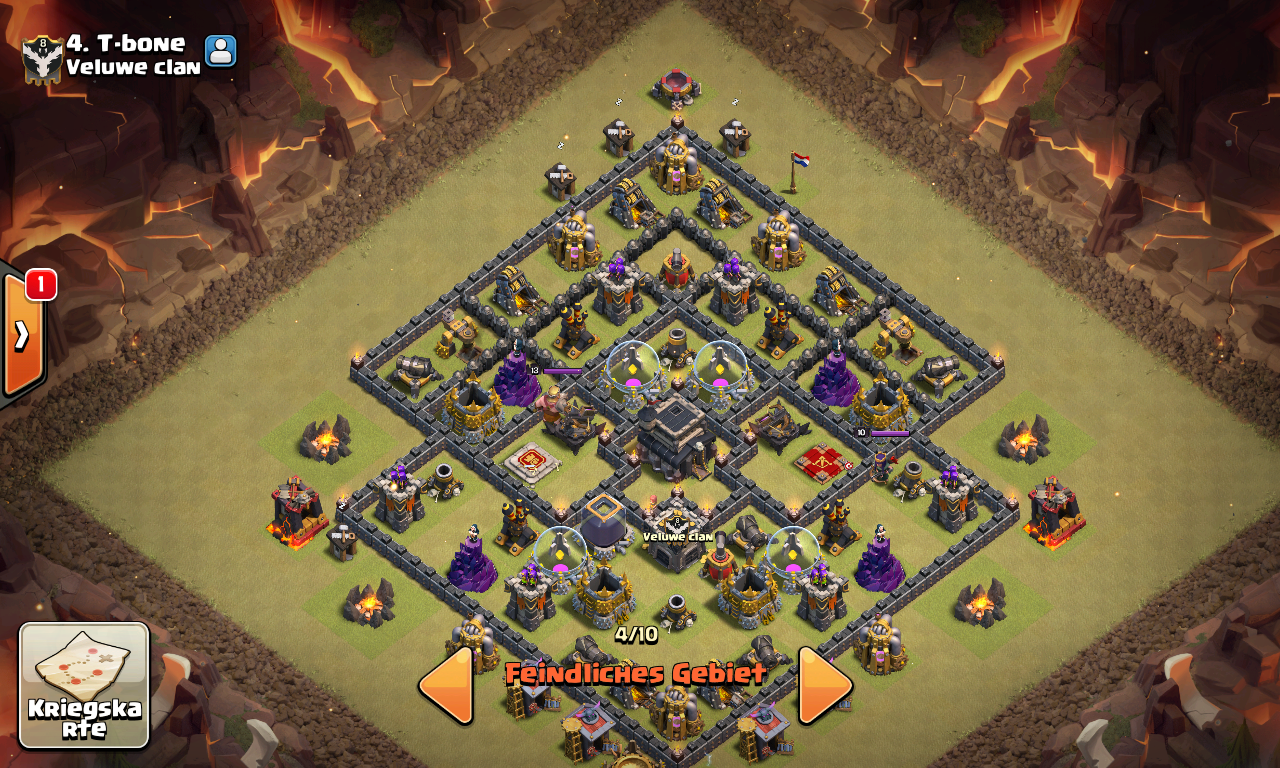Screen dimensions: 1280x768
Task: Show next enemy base with right arrow
Action: 823,685
